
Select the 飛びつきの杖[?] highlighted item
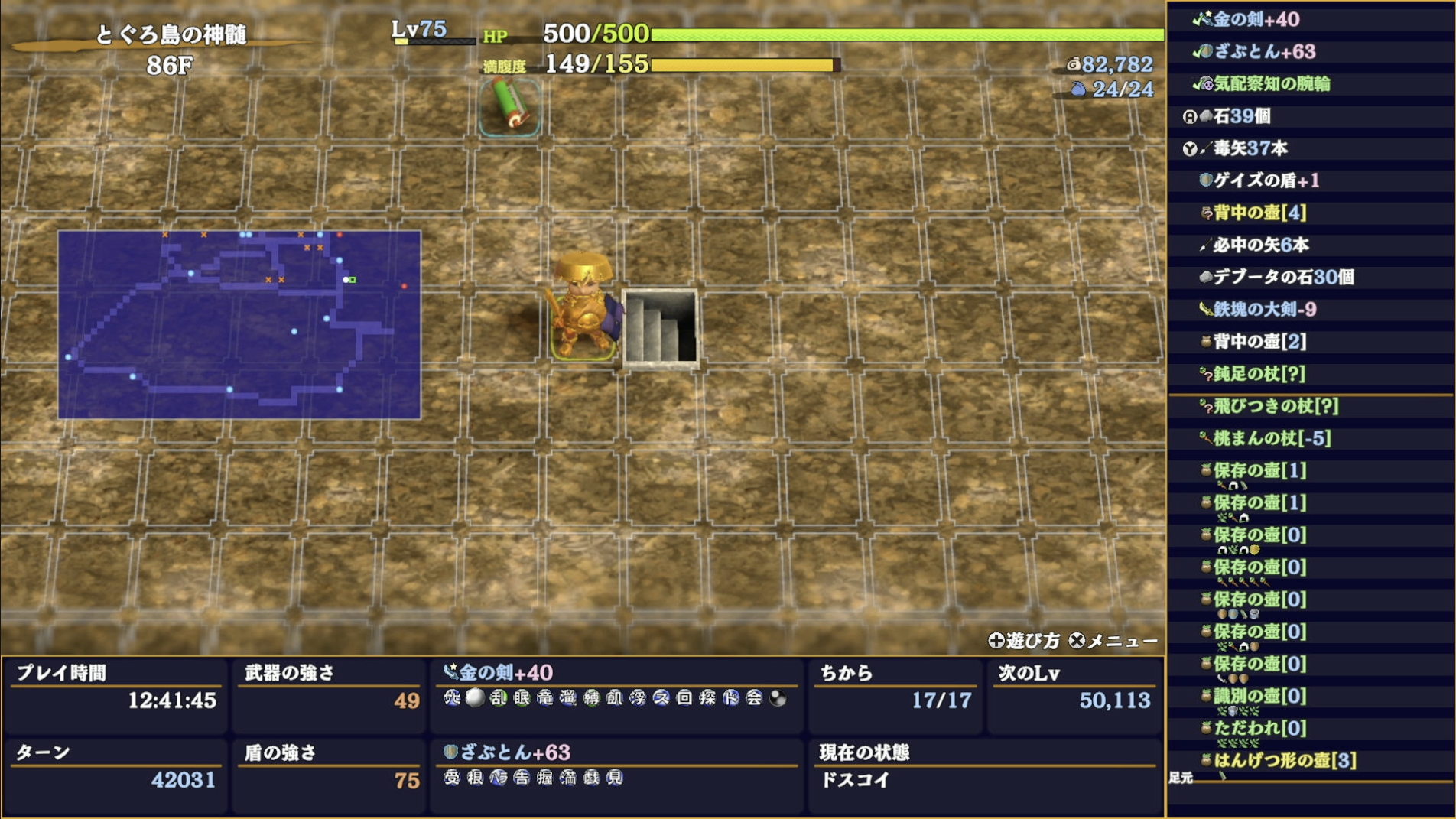1272,408
